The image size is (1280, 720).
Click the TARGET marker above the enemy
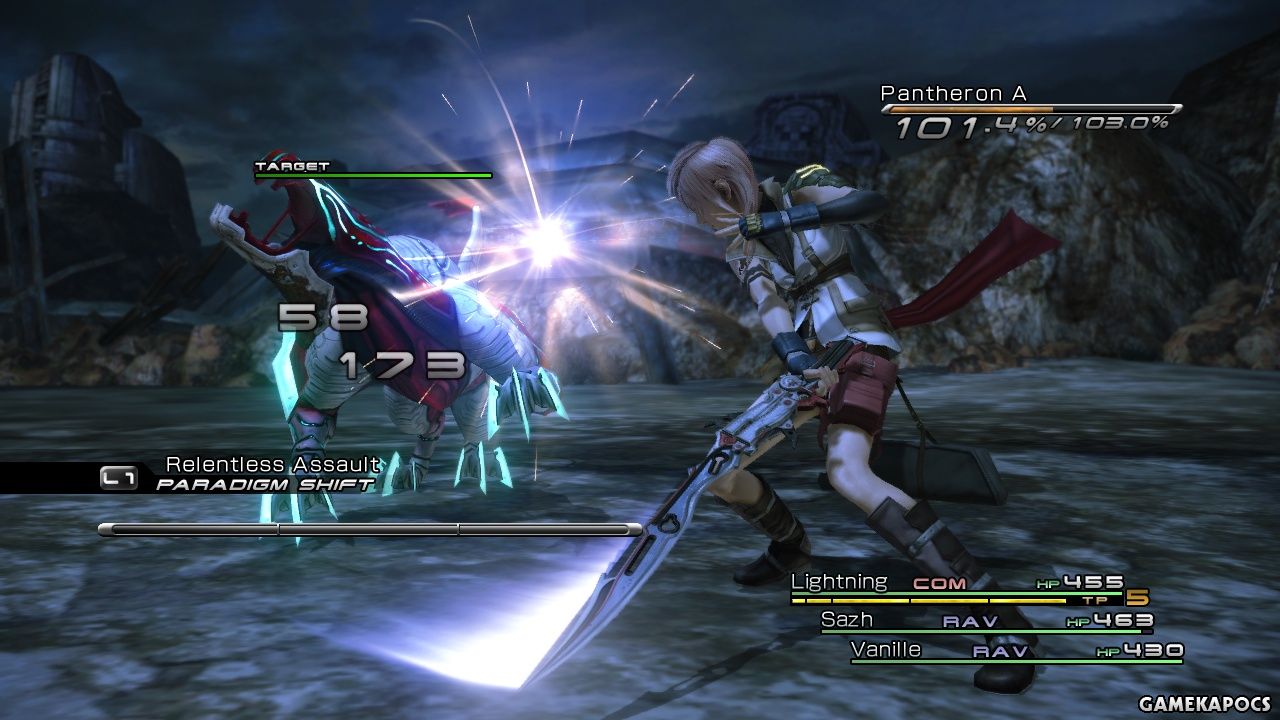291,167
